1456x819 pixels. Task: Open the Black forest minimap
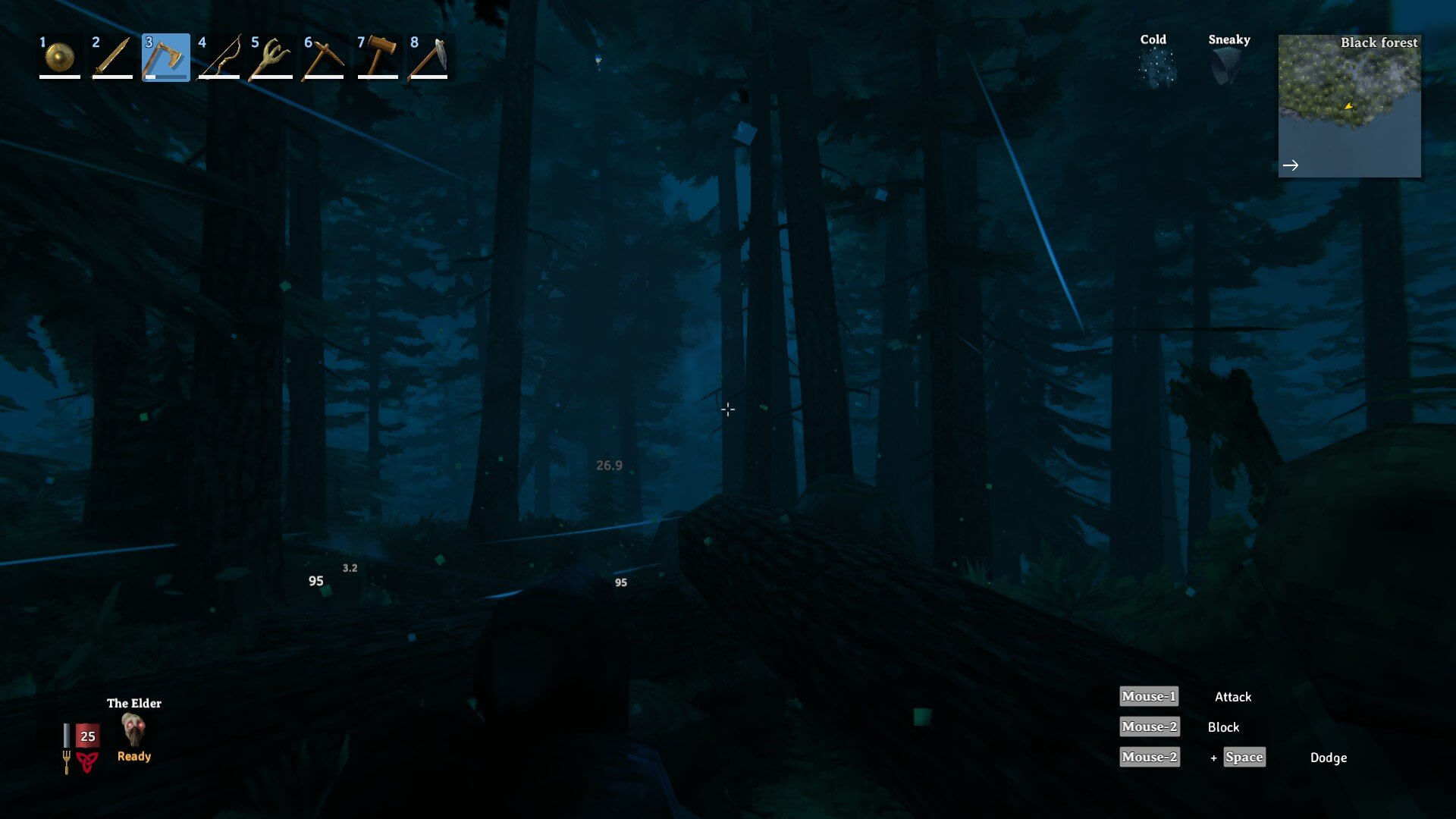click(1349, 105)
